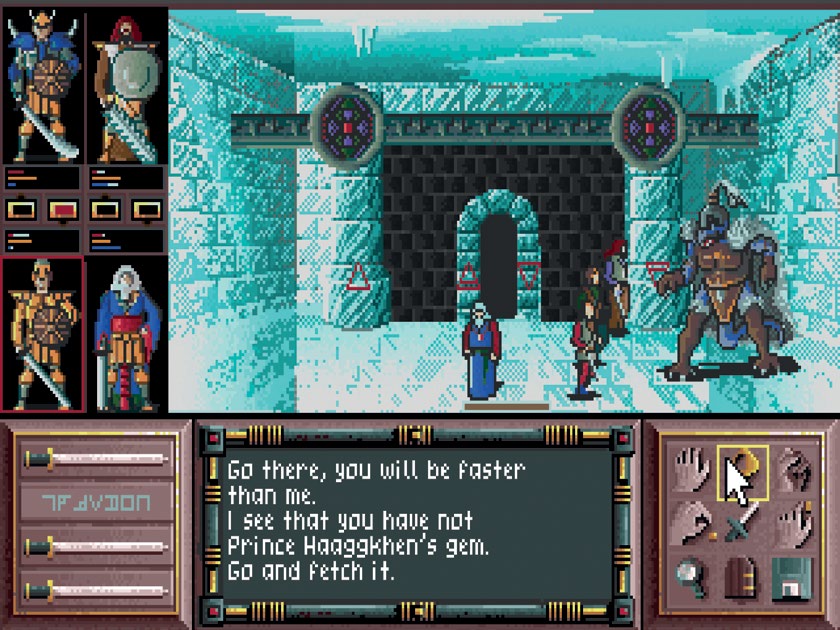Choose the bald warrior portrait with red border
This screenshot has width=840, height=630.
point(41,334)
